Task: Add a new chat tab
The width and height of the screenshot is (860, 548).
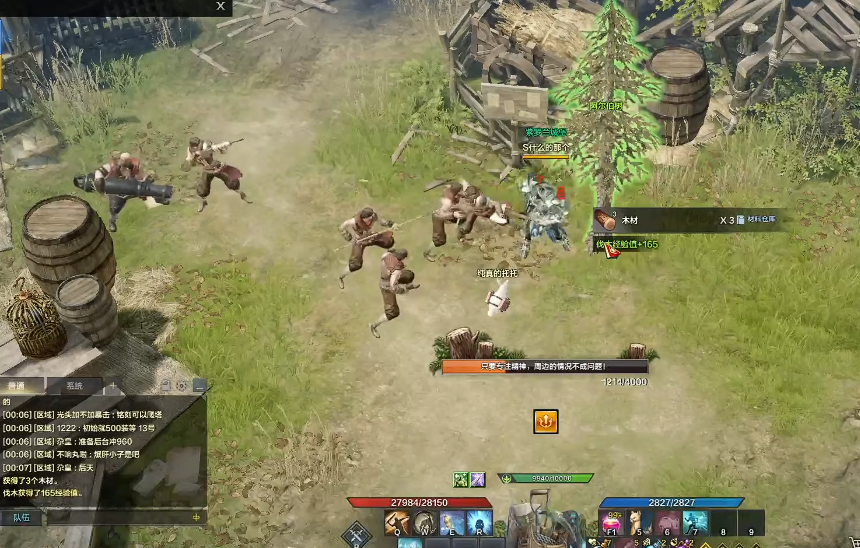Action: (x=112, y=386)
